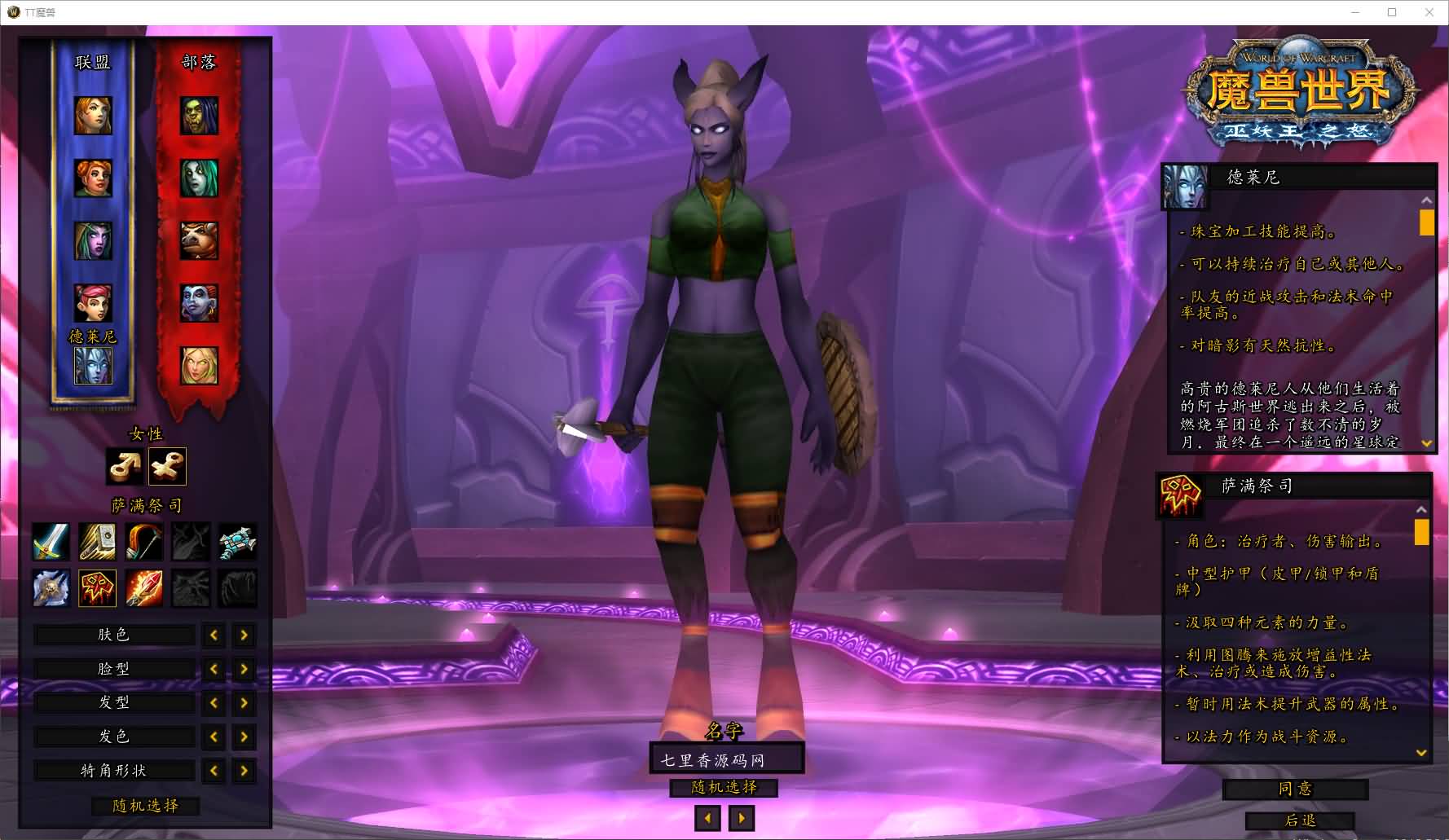
Task: Close the game window
Action: point(1429,12)
